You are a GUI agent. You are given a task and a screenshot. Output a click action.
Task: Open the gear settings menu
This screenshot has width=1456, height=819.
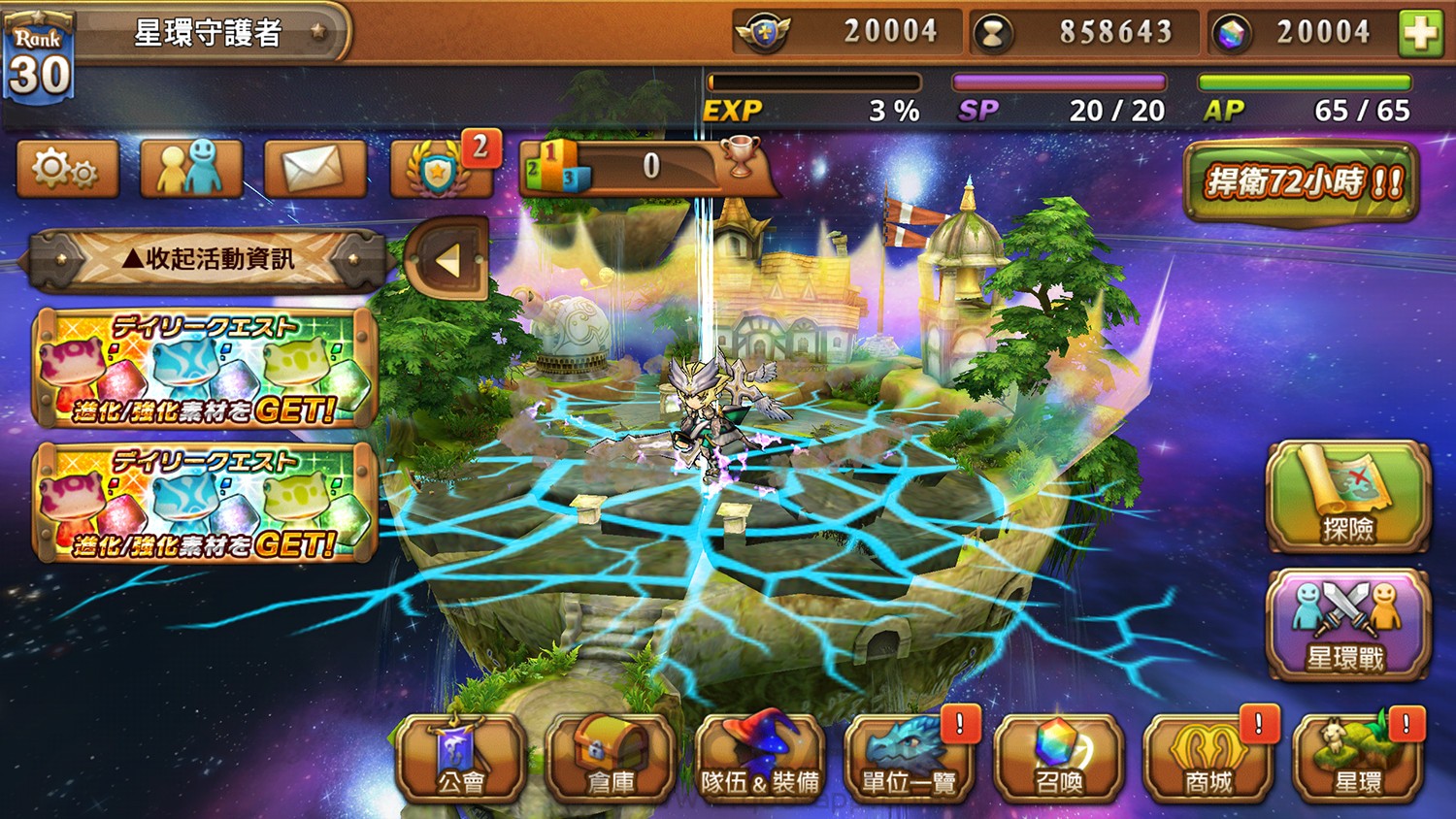pyautogui.click(x=67, y=169)
